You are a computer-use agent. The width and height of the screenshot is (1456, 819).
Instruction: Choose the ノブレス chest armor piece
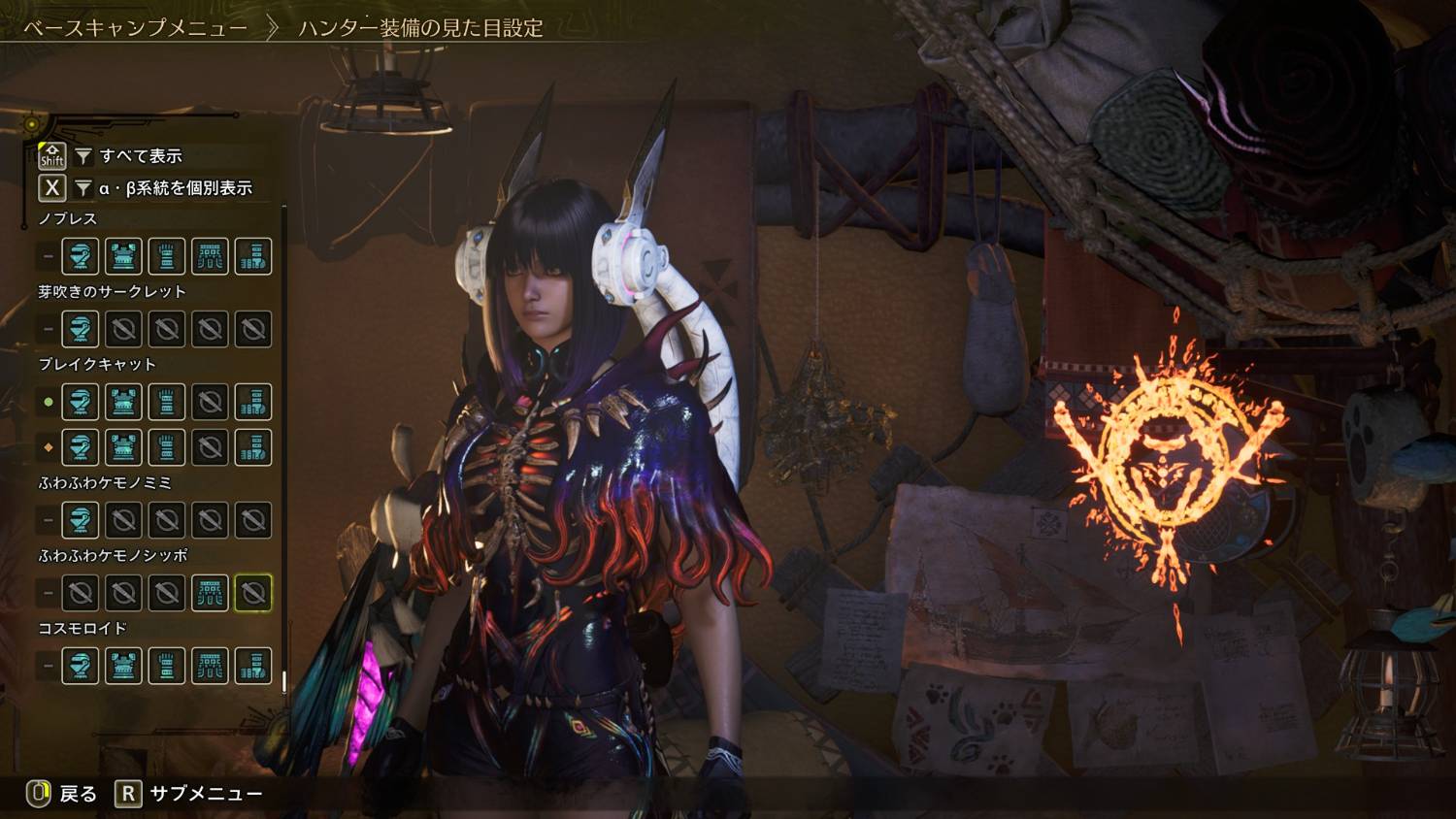[123, 256]
